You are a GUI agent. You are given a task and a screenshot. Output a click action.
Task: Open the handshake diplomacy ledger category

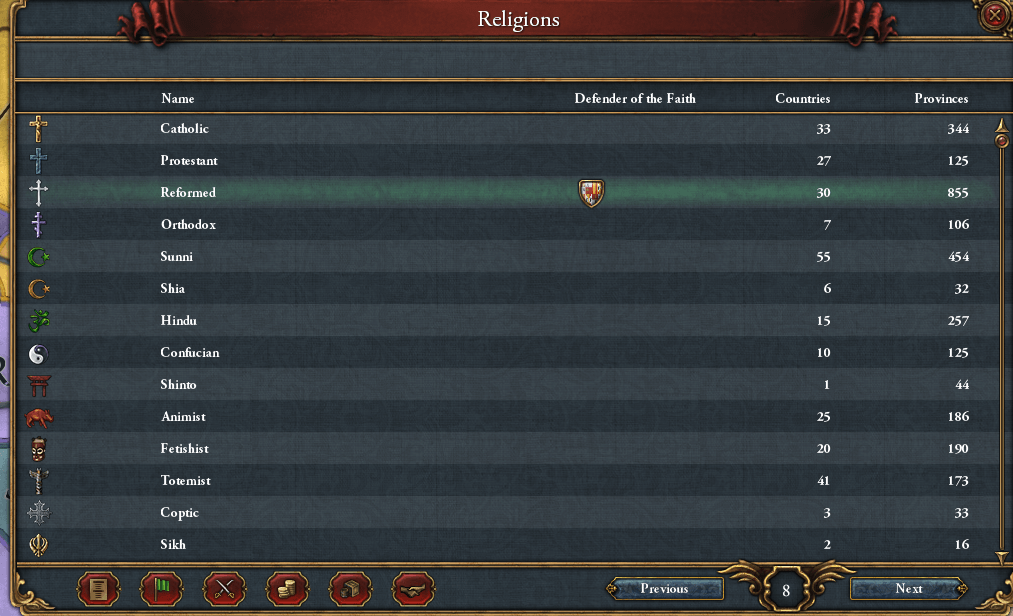coord(411,589)
